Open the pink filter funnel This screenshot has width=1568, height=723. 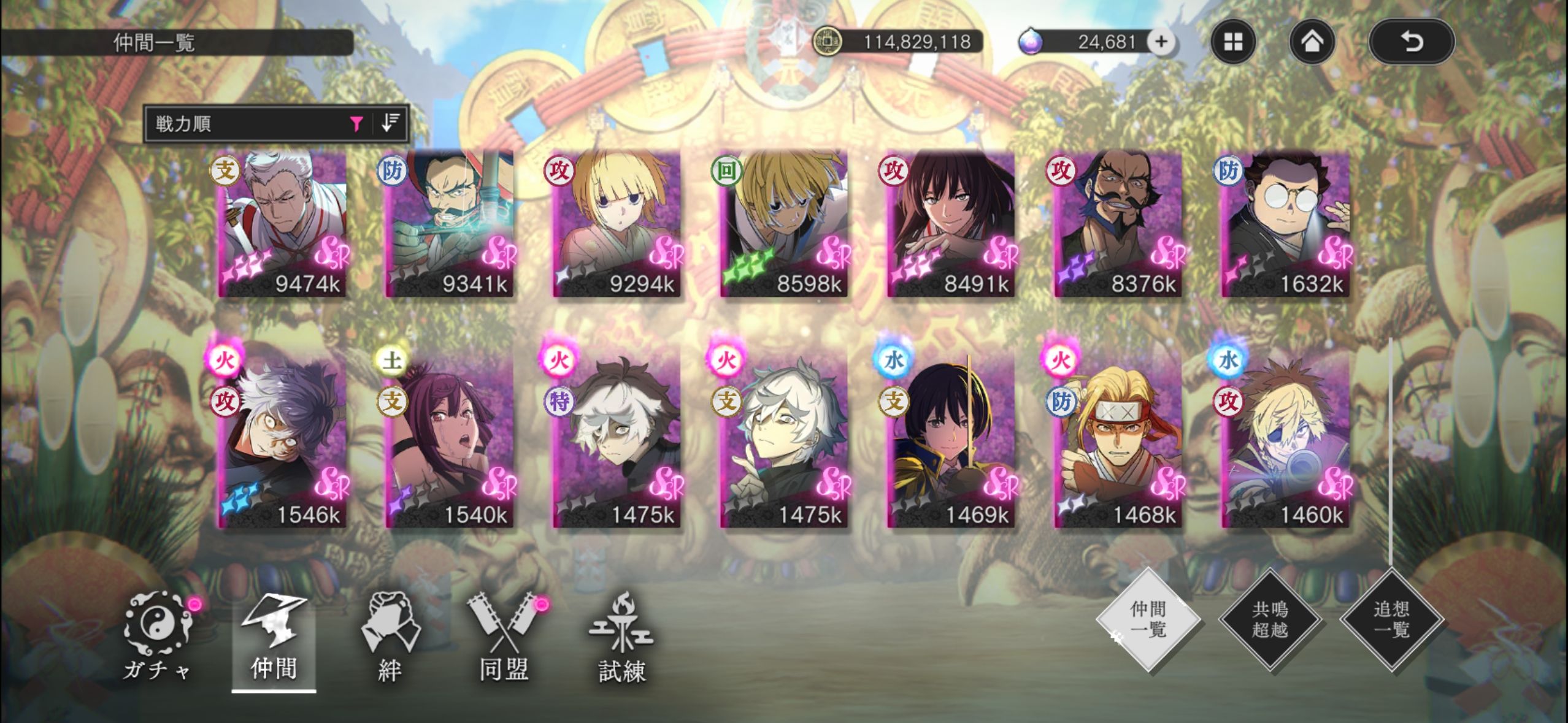coord(356,124)
